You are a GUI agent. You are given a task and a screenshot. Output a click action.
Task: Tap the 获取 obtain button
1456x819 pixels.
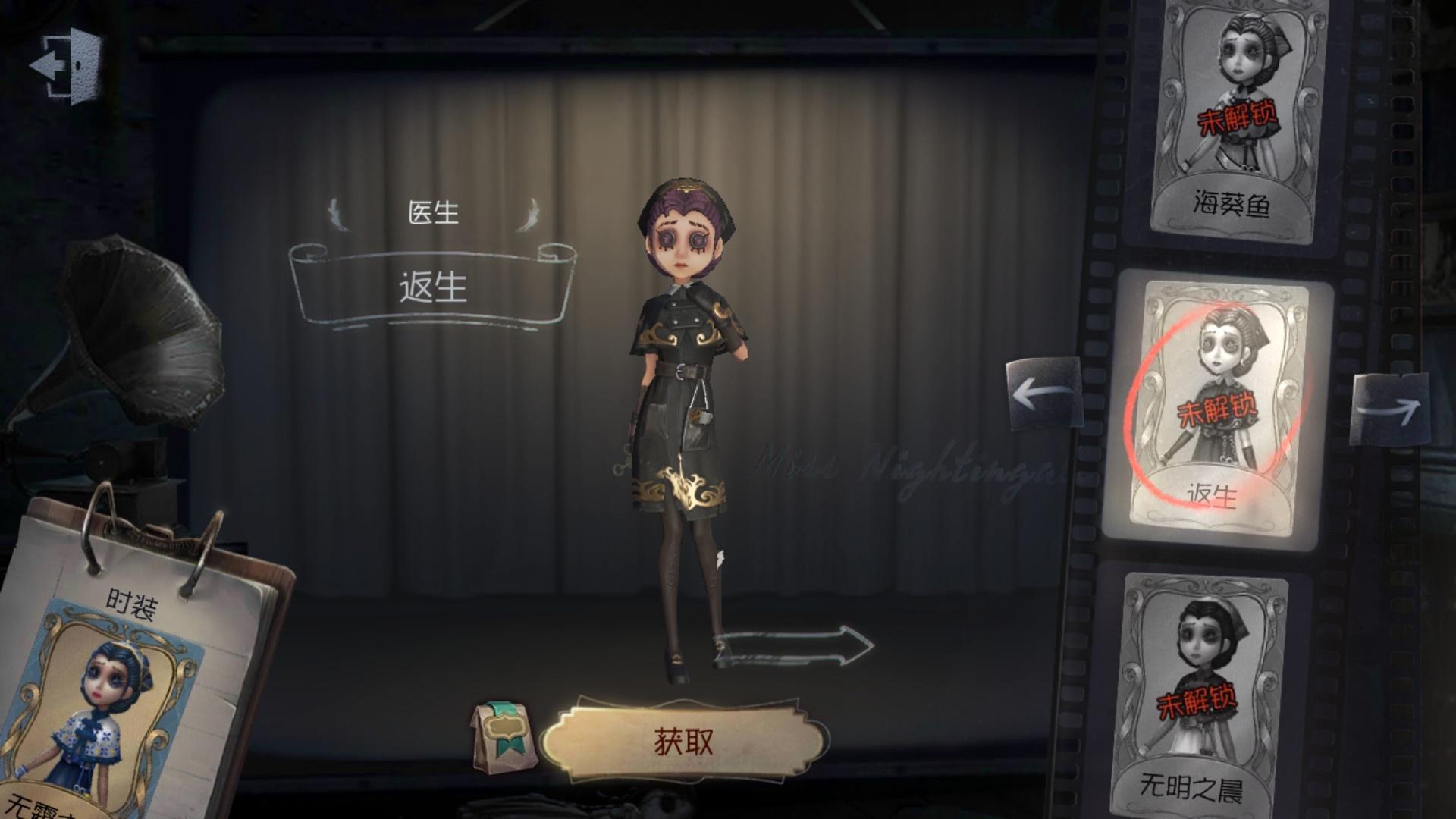click(683, 741)
